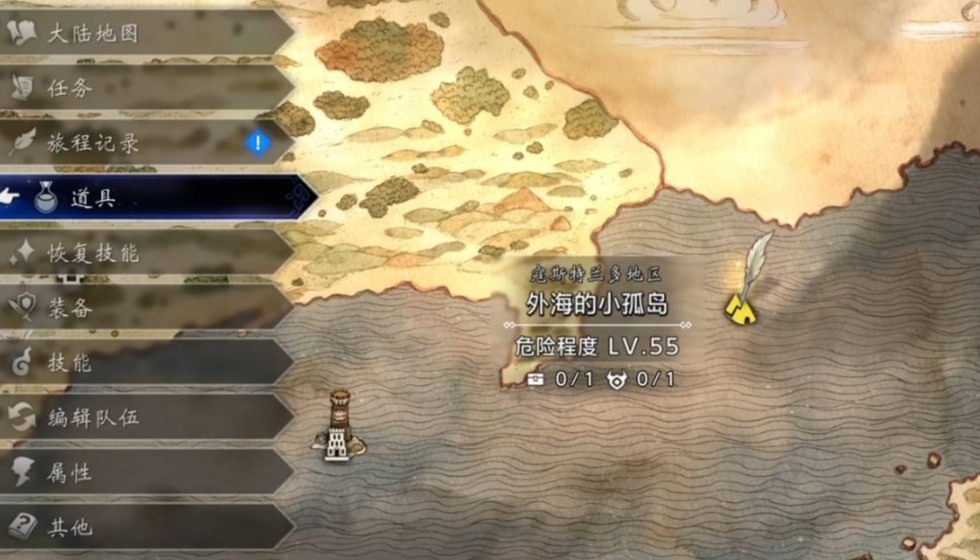Screen dimensions: 980x560
Task: Choose 编辑队伍 to edit the party
Action: (140, 418)
